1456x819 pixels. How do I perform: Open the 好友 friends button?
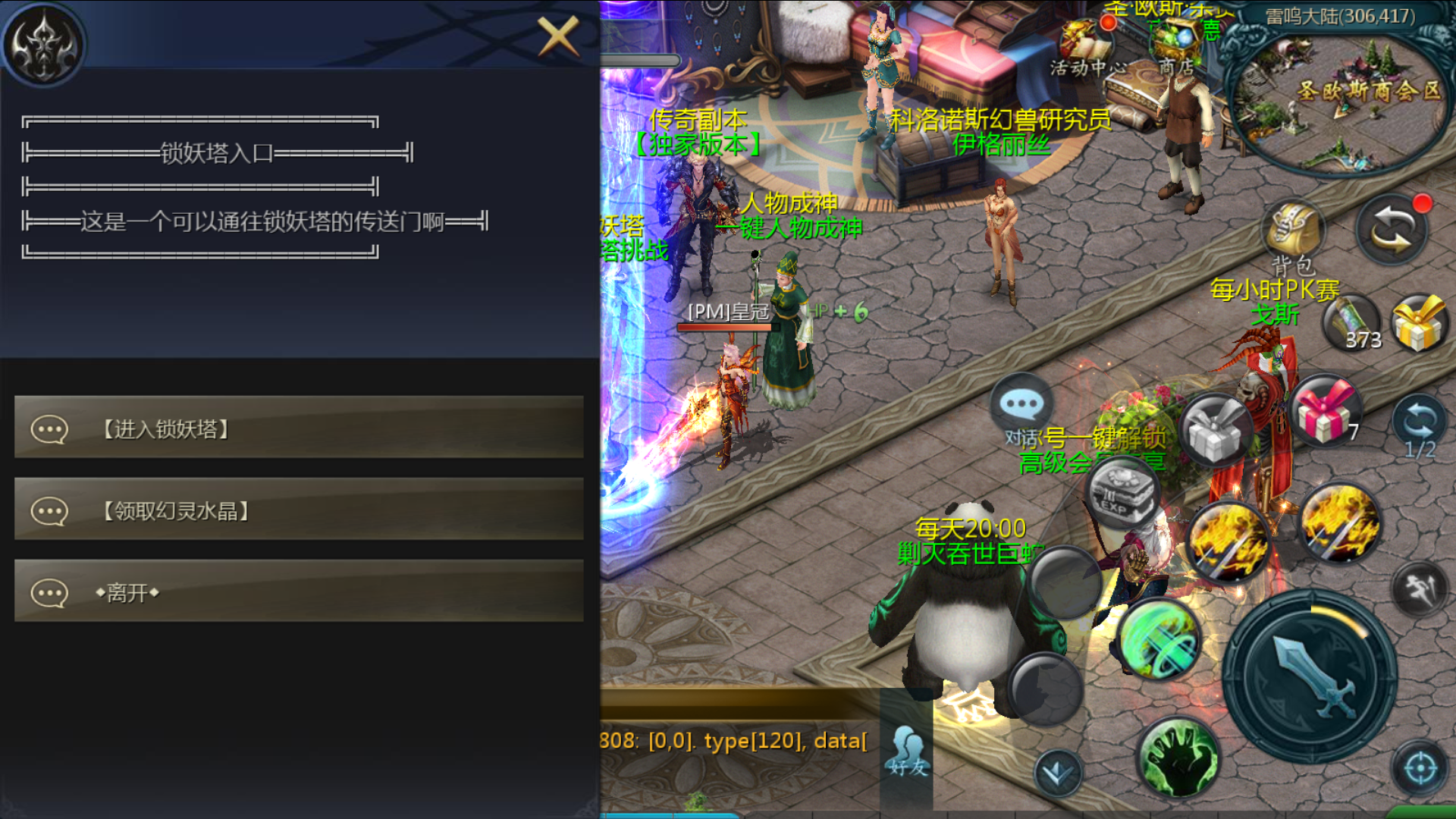tap(908, 751)
